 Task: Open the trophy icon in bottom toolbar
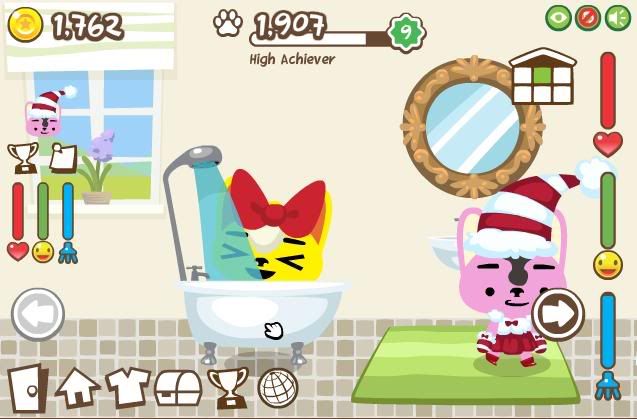click(228, 387)
